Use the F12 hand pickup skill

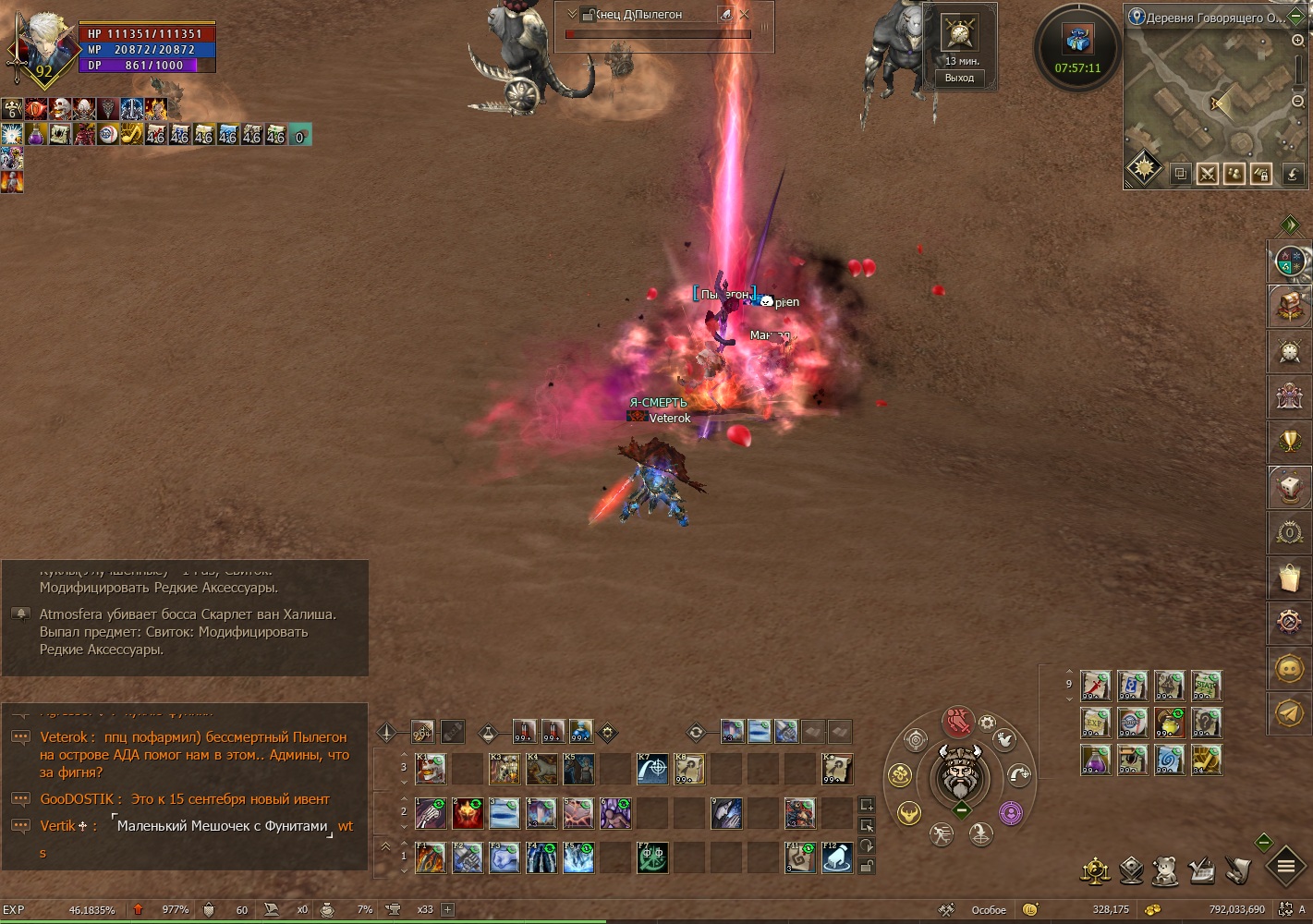click(837, 858)
